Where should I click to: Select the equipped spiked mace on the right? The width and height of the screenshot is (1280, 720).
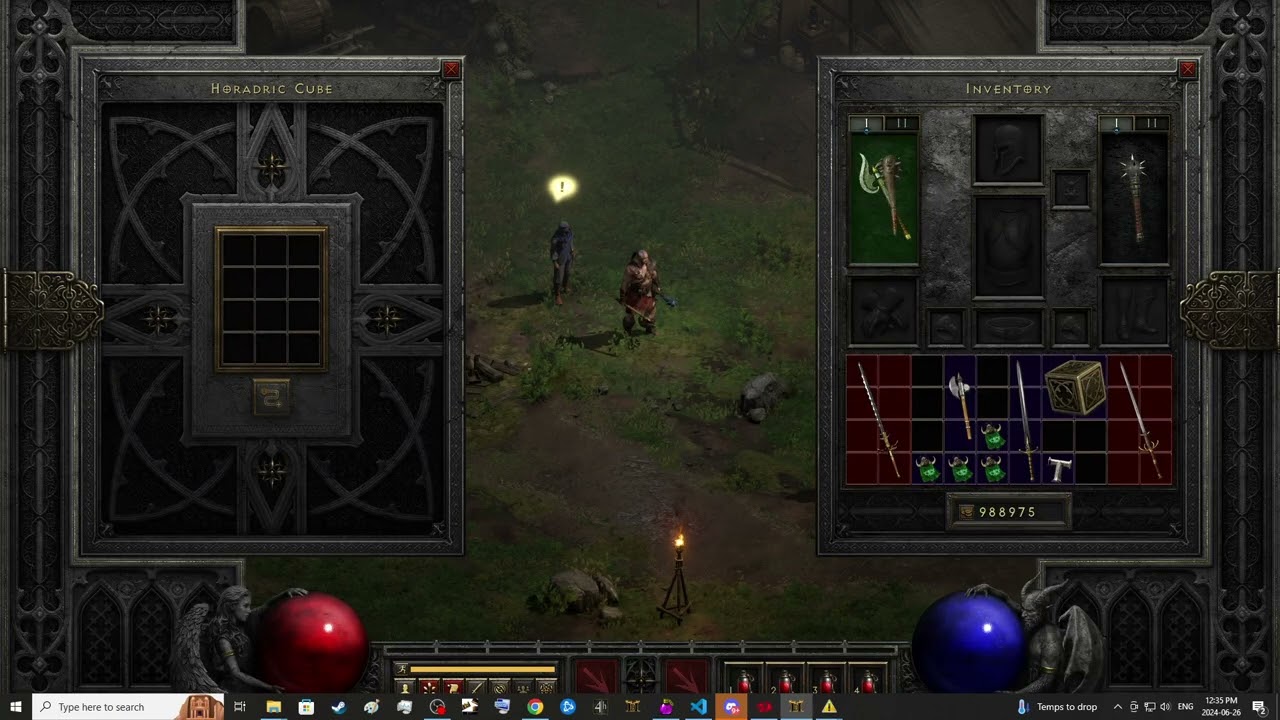coord(1135,198)
